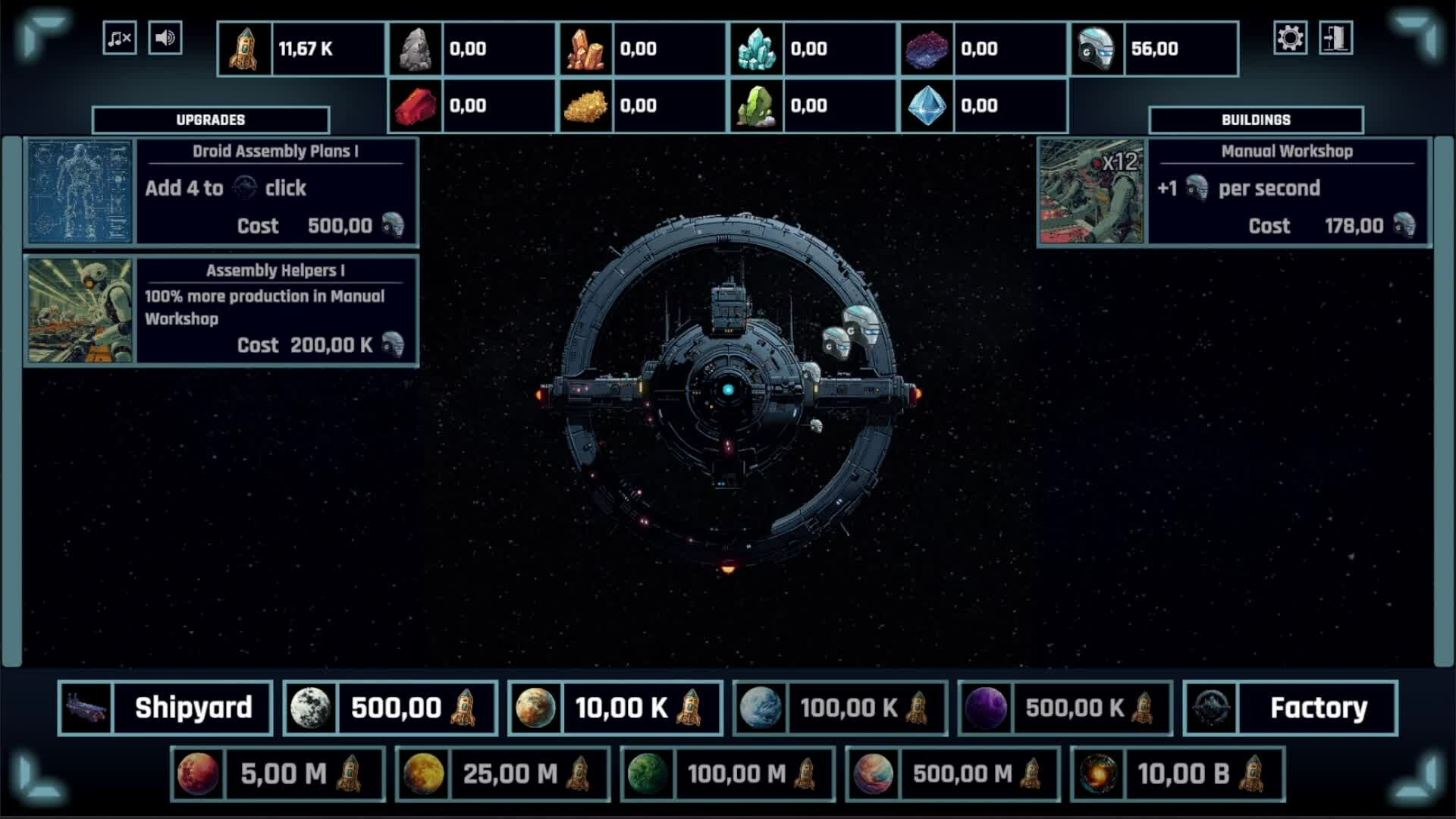Viewport: 1456px width, 819px height.
Task: Toggle the sound speaker button
Action: click(165, 38)
